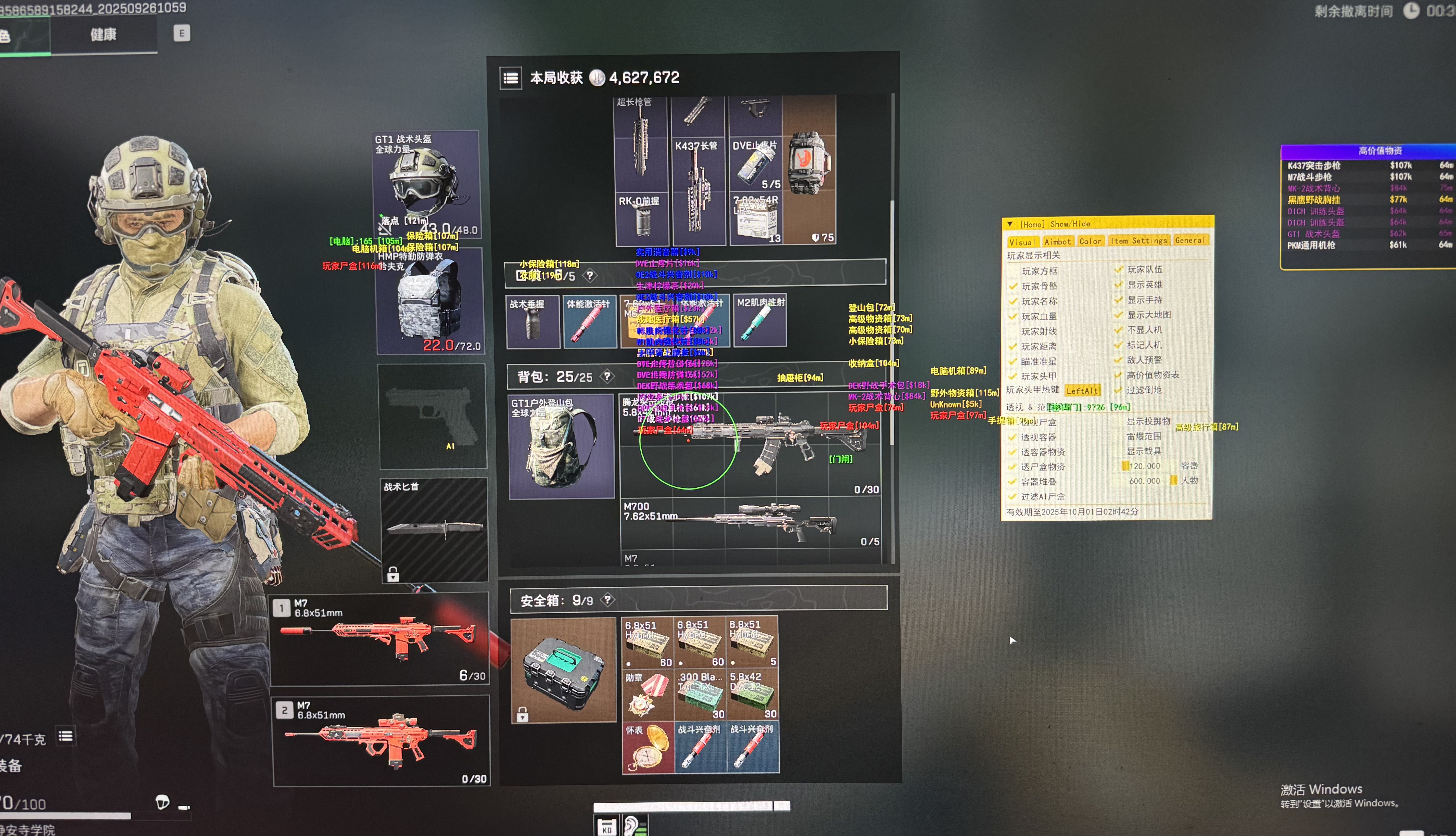
Task: Open the weight details list icon
Action: pos(66,736)
